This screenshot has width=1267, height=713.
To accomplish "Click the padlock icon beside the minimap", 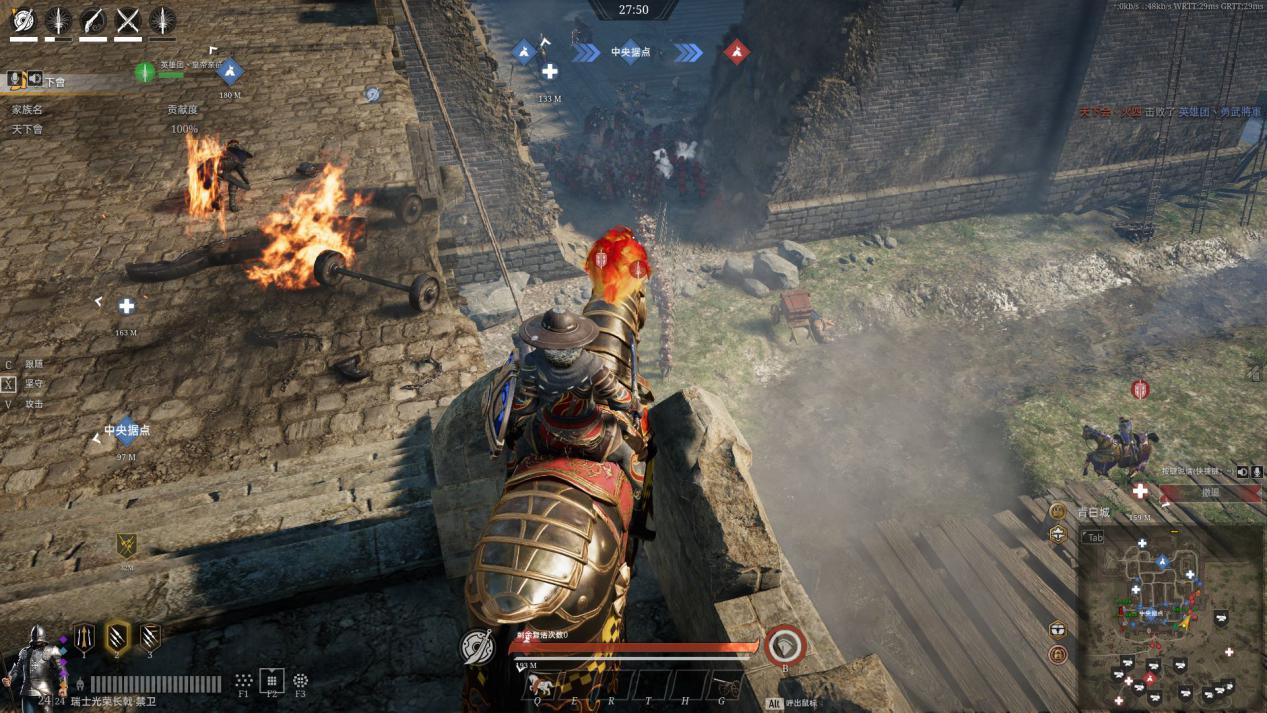I will (x=1058, y=655).
